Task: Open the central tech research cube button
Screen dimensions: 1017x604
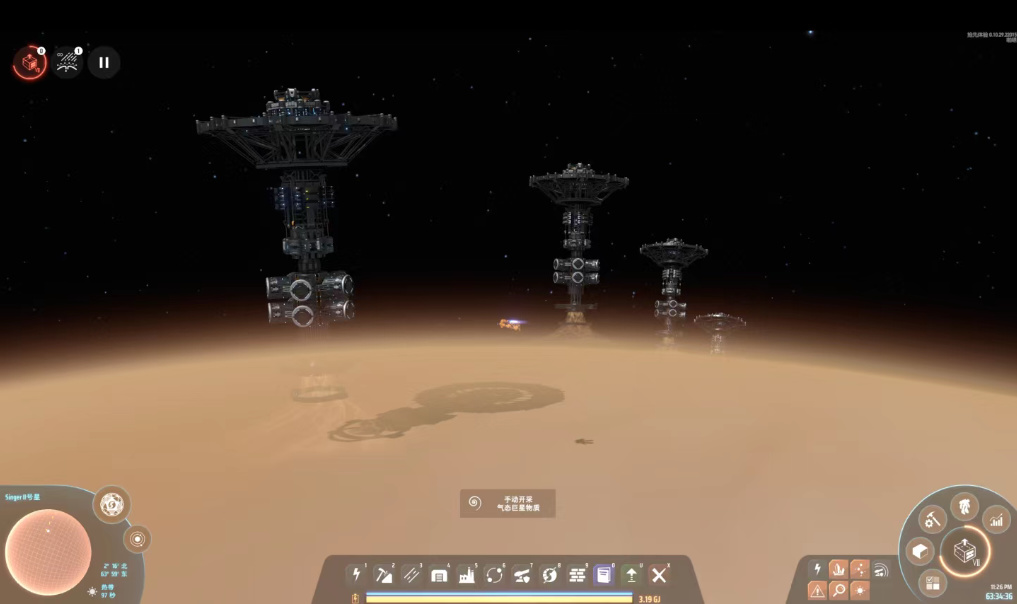Action: click(x=965, y=551)
